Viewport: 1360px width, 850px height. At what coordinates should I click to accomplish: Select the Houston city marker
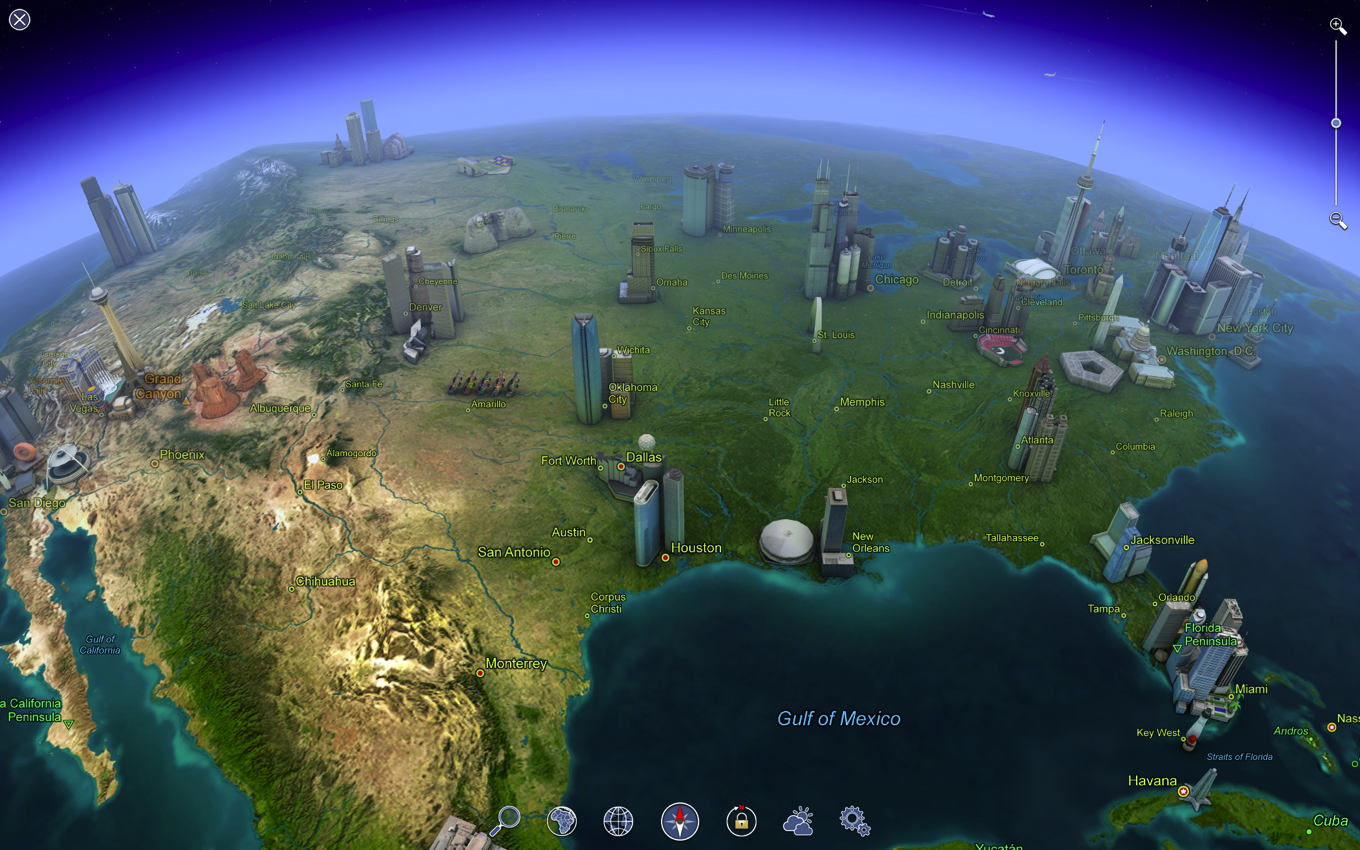click(665, 558)
